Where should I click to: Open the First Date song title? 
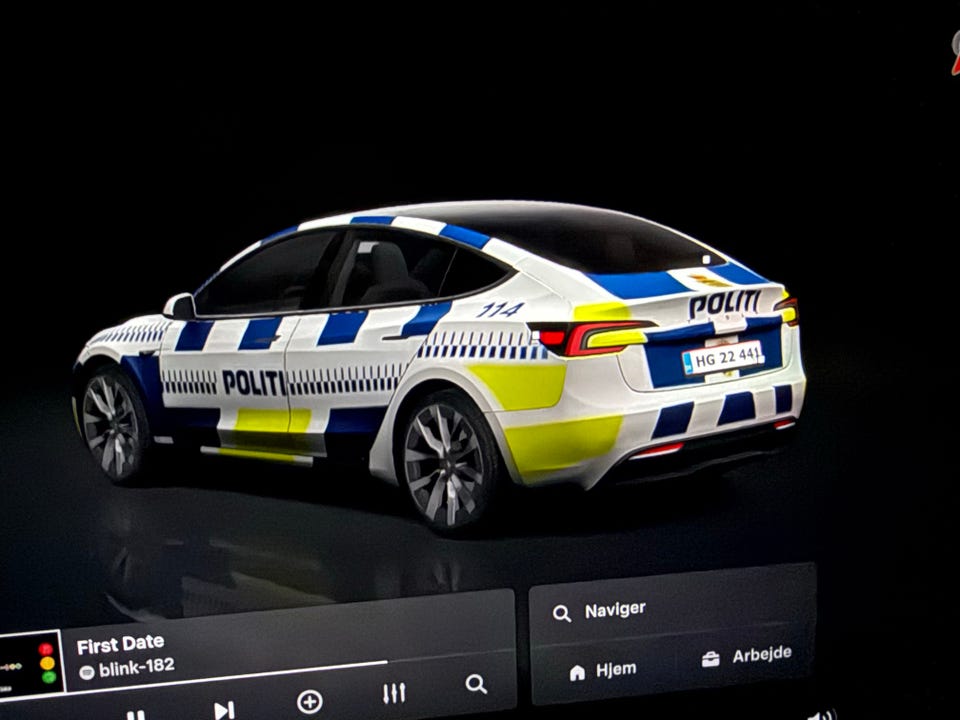pos(120,645)
